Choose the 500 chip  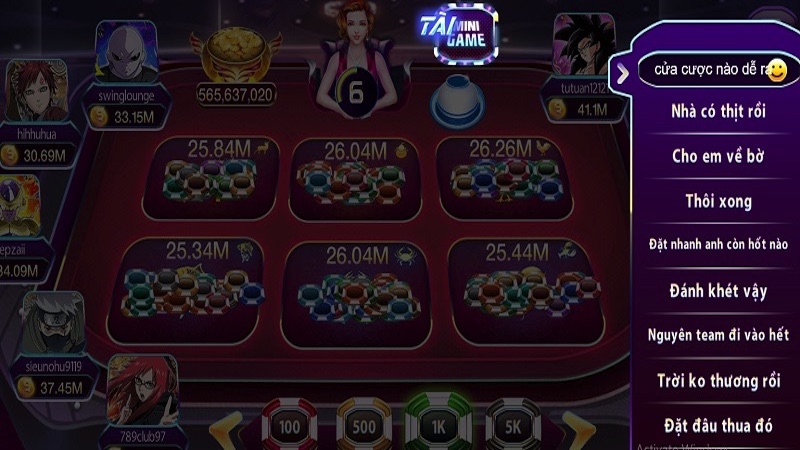tap(363, 426)
